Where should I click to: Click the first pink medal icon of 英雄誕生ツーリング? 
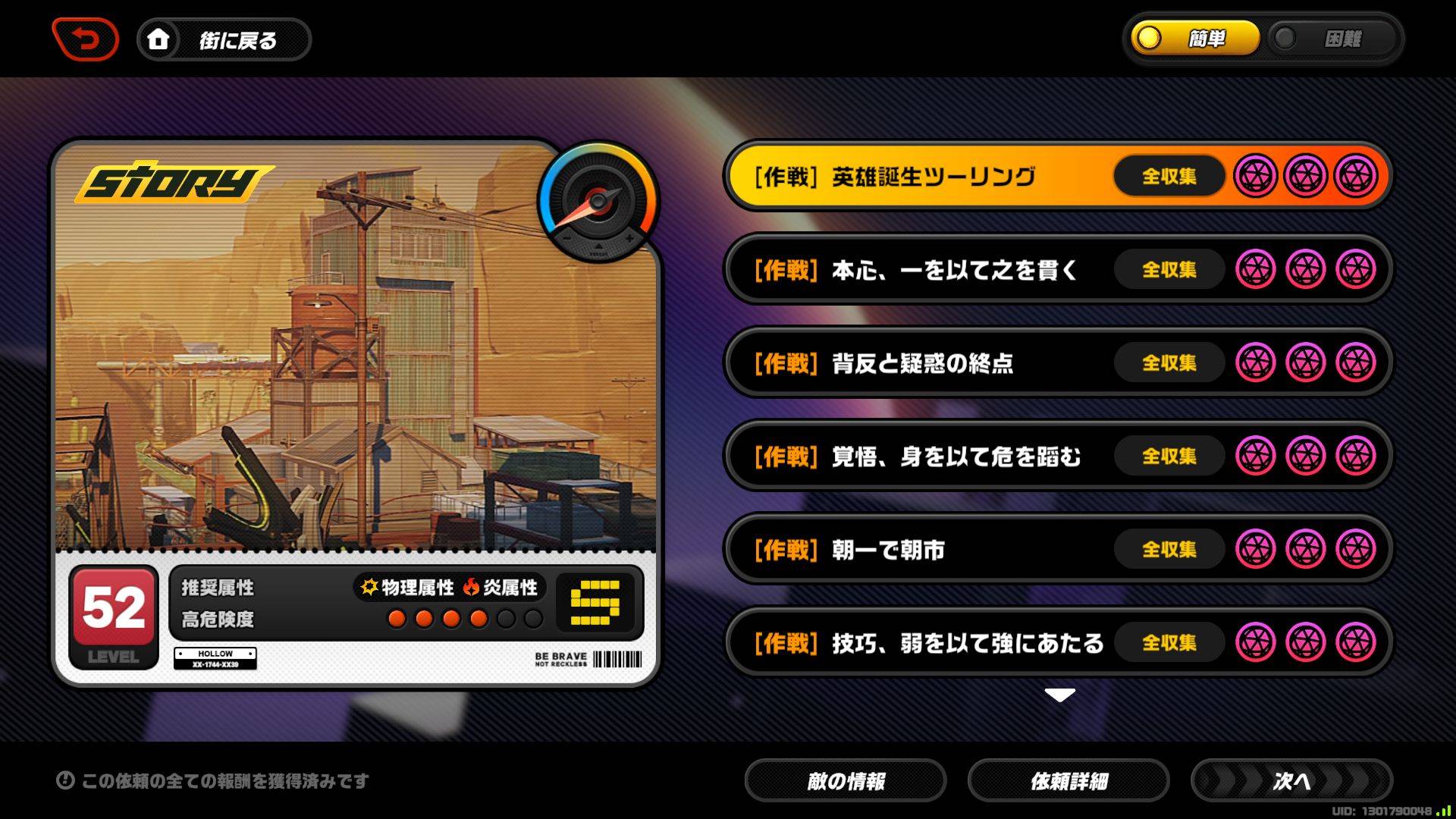tap(1258, 176)
